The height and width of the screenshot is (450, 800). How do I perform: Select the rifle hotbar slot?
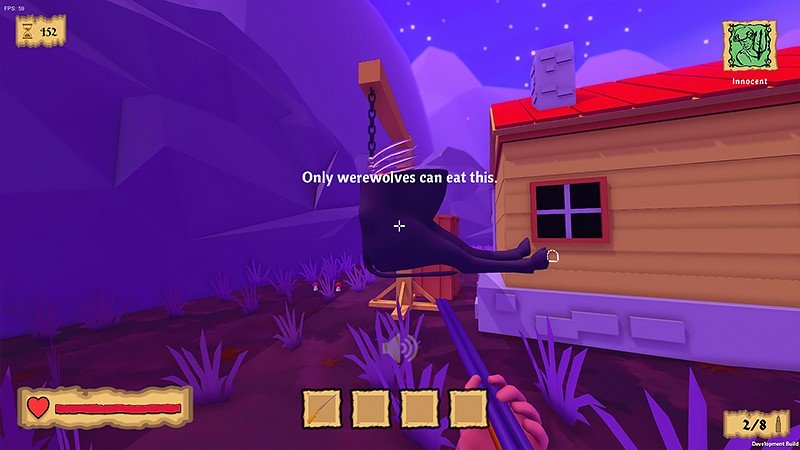[322, 408]
